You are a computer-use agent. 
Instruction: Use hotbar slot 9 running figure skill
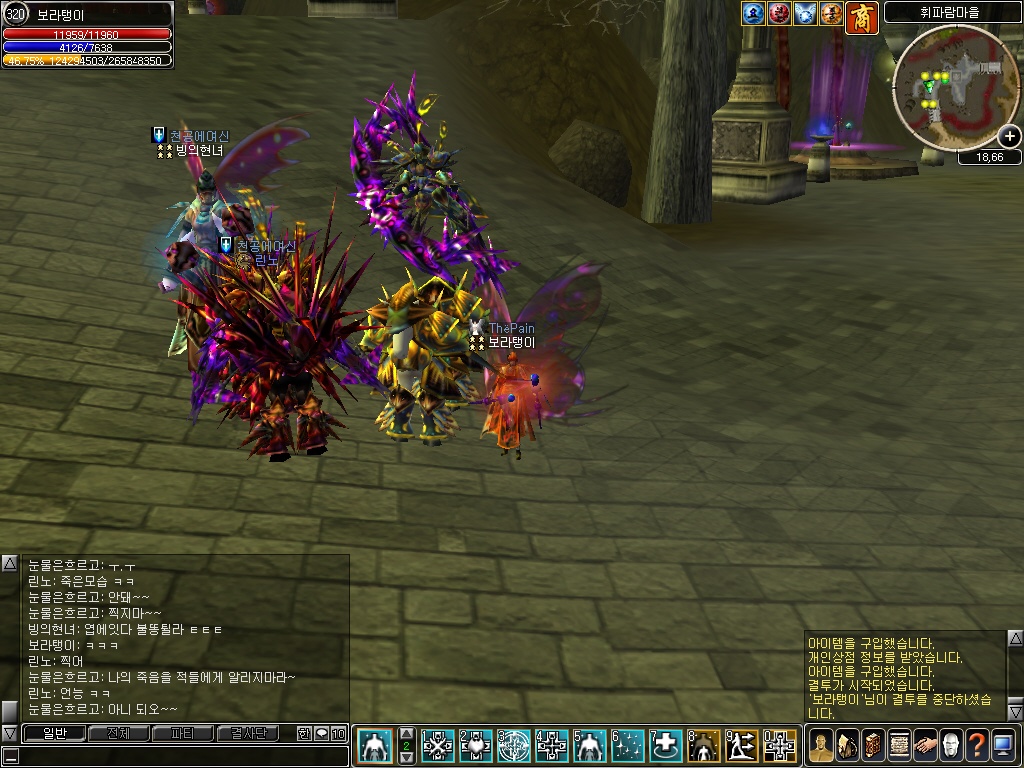click(741, 745)
